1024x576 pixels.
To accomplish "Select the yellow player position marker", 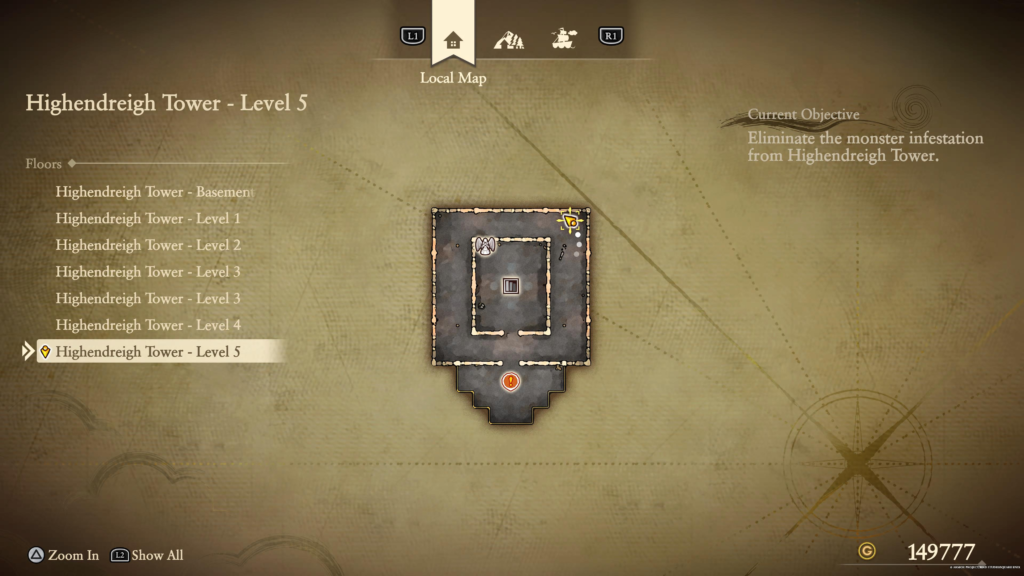I will pos(569,220).
